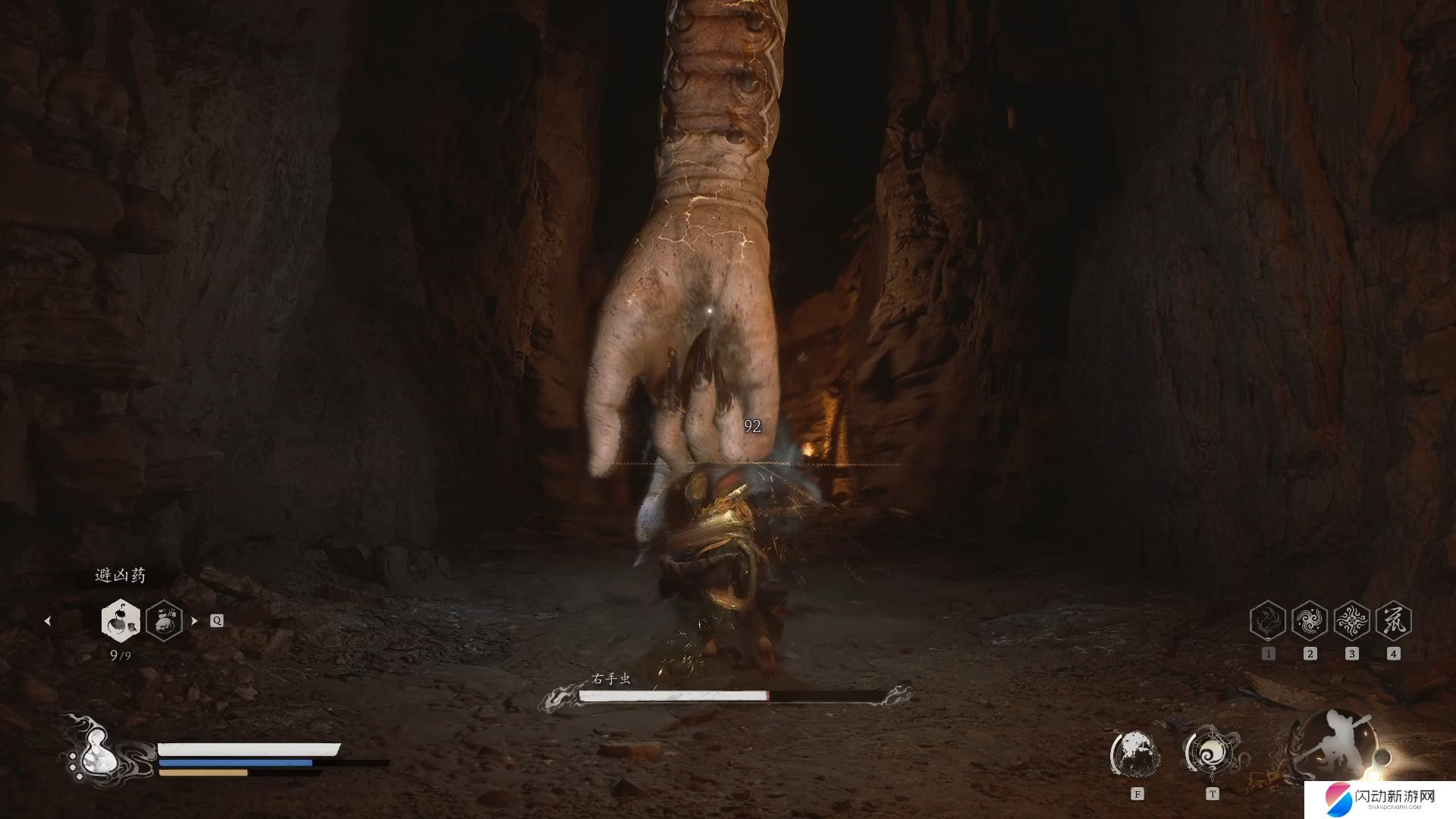Activate the round spirit skill icon
Screen dimensions: 1456x819
pos(1135,753)
